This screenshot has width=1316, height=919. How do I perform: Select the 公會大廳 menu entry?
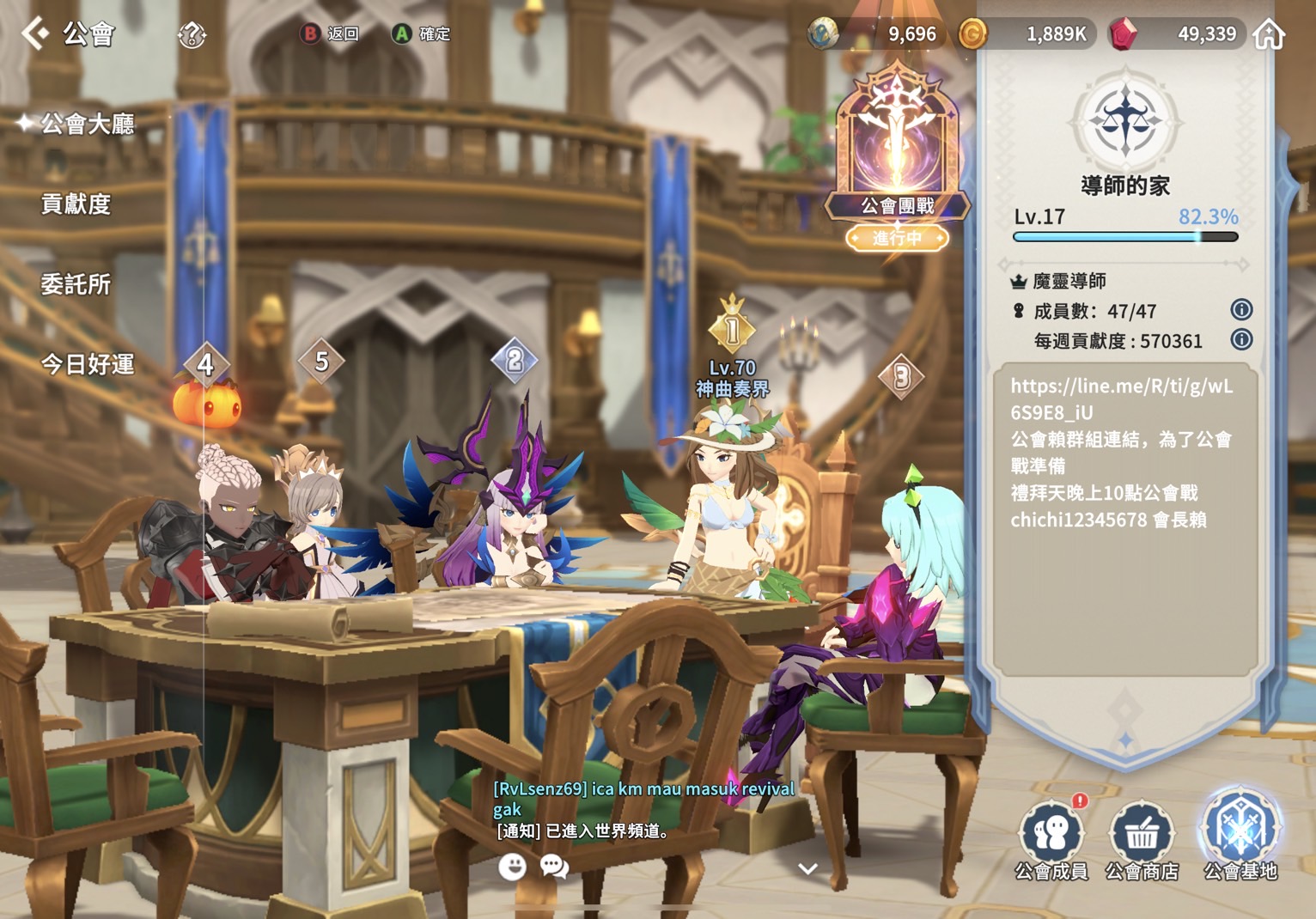pyautogui.click(x=88, y=125)
